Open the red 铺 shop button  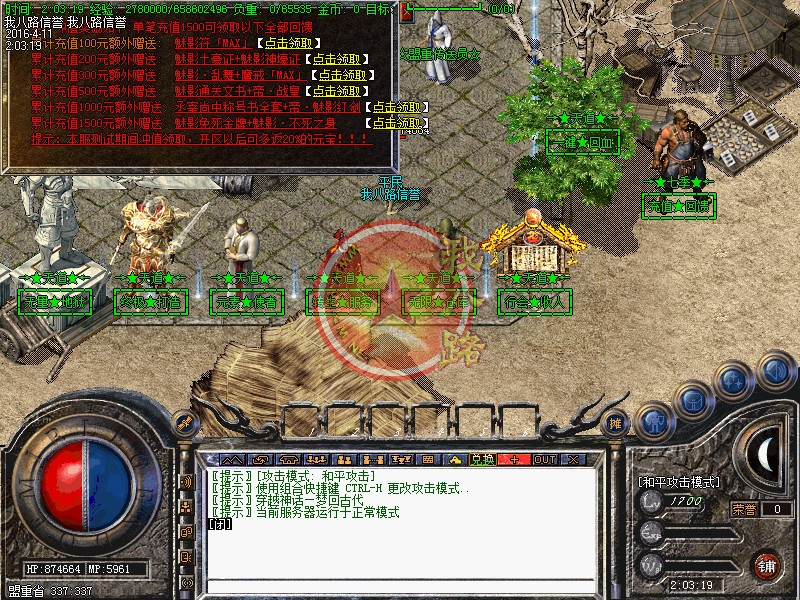click(767, 565)
